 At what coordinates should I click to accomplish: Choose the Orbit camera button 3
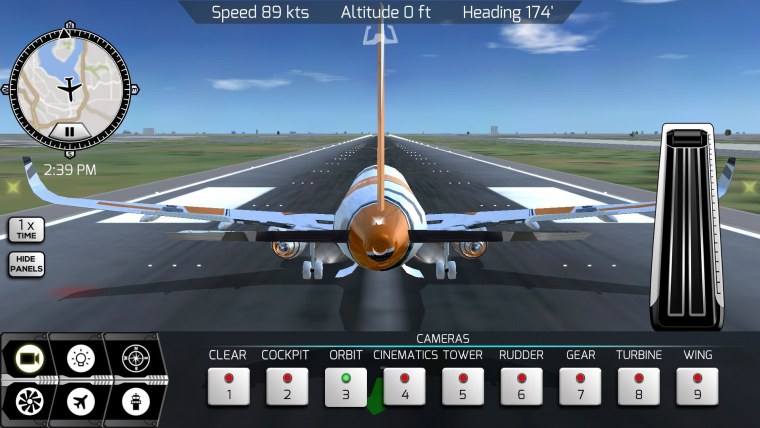pos(345,386)
